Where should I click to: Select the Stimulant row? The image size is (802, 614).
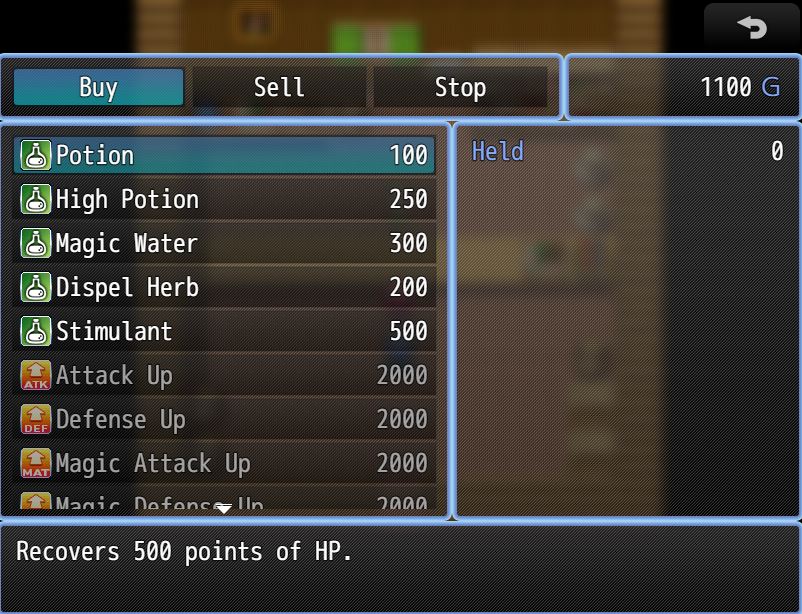coord(225,332)
